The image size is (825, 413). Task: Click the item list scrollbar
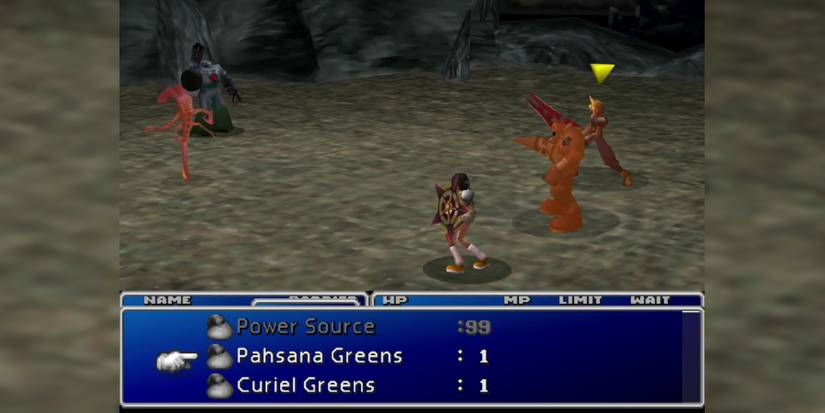(x=690, y=355)
